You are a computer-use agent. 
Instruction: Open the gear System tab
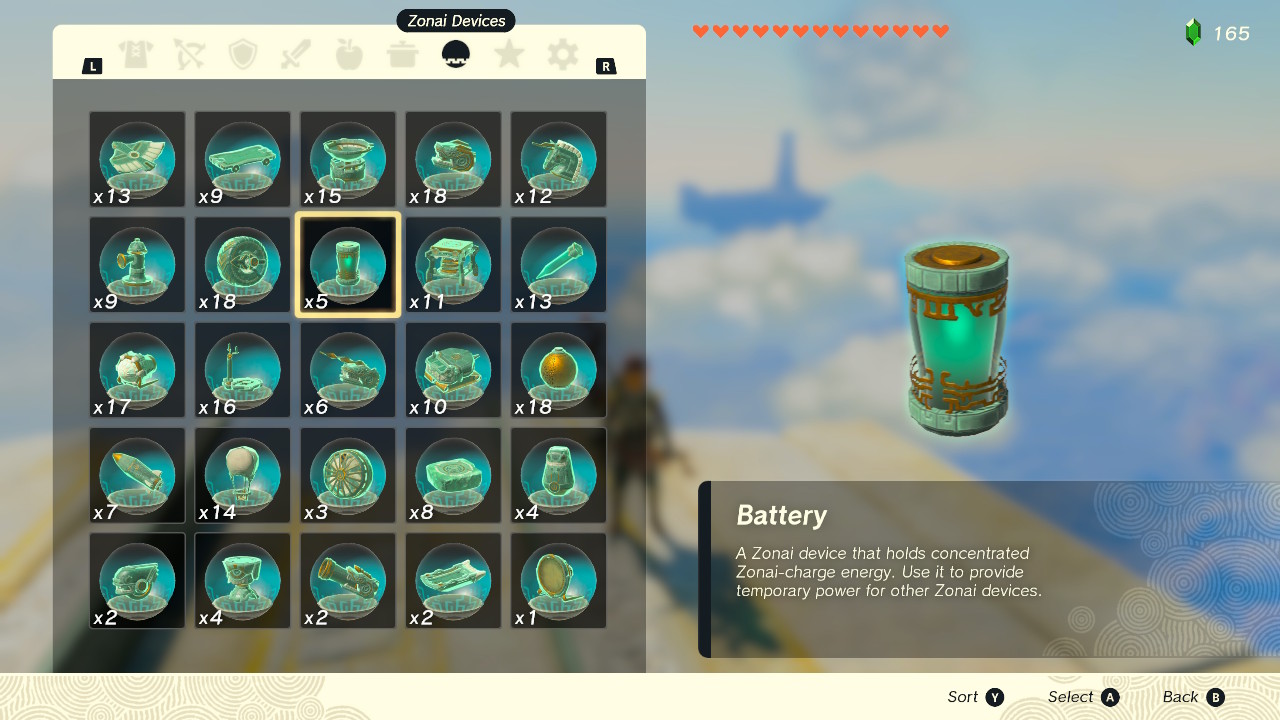(x=563, y=55)
